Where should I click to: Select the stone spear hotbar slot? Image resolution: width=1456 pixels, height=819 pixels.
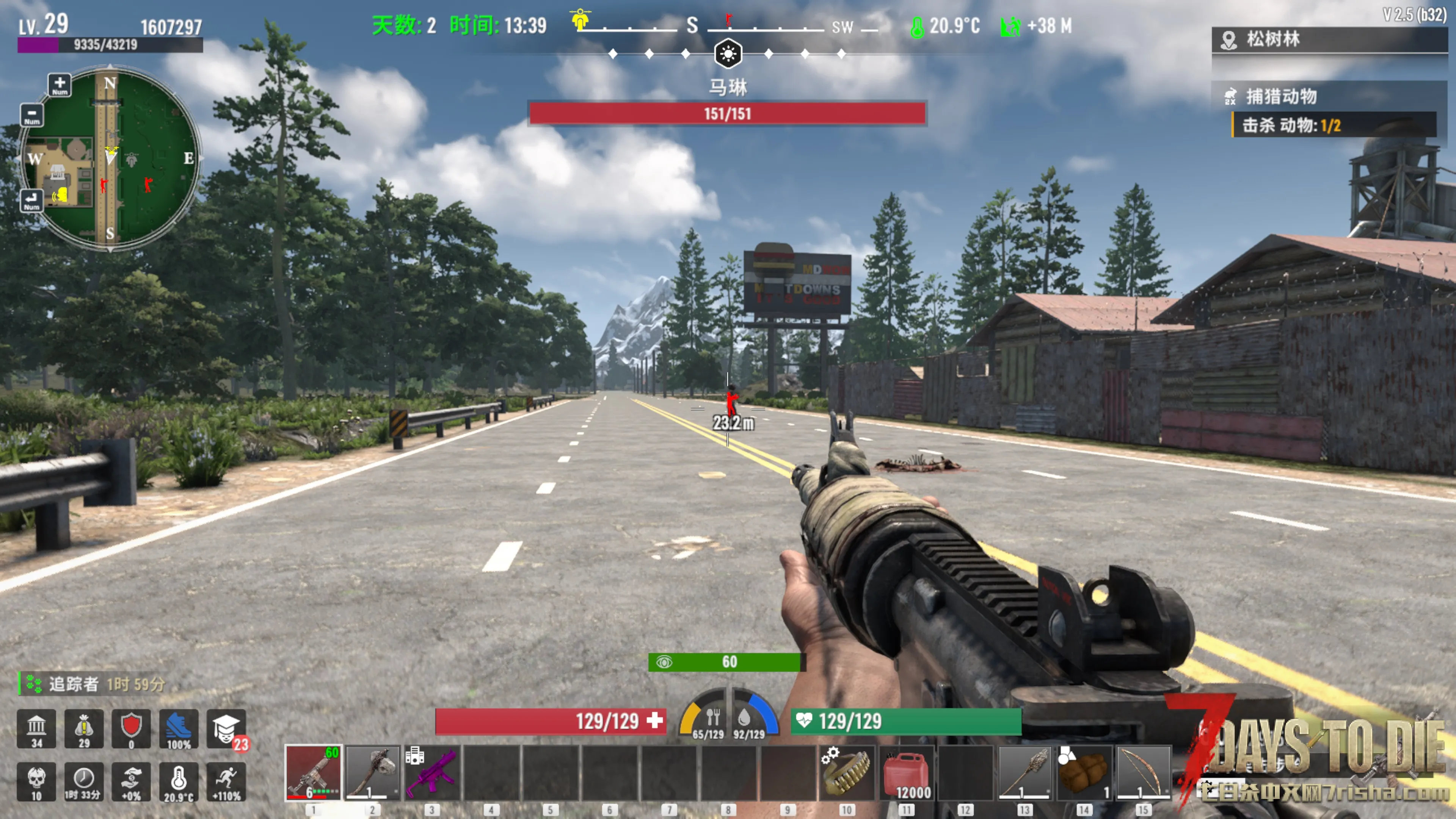point(1024,772)
